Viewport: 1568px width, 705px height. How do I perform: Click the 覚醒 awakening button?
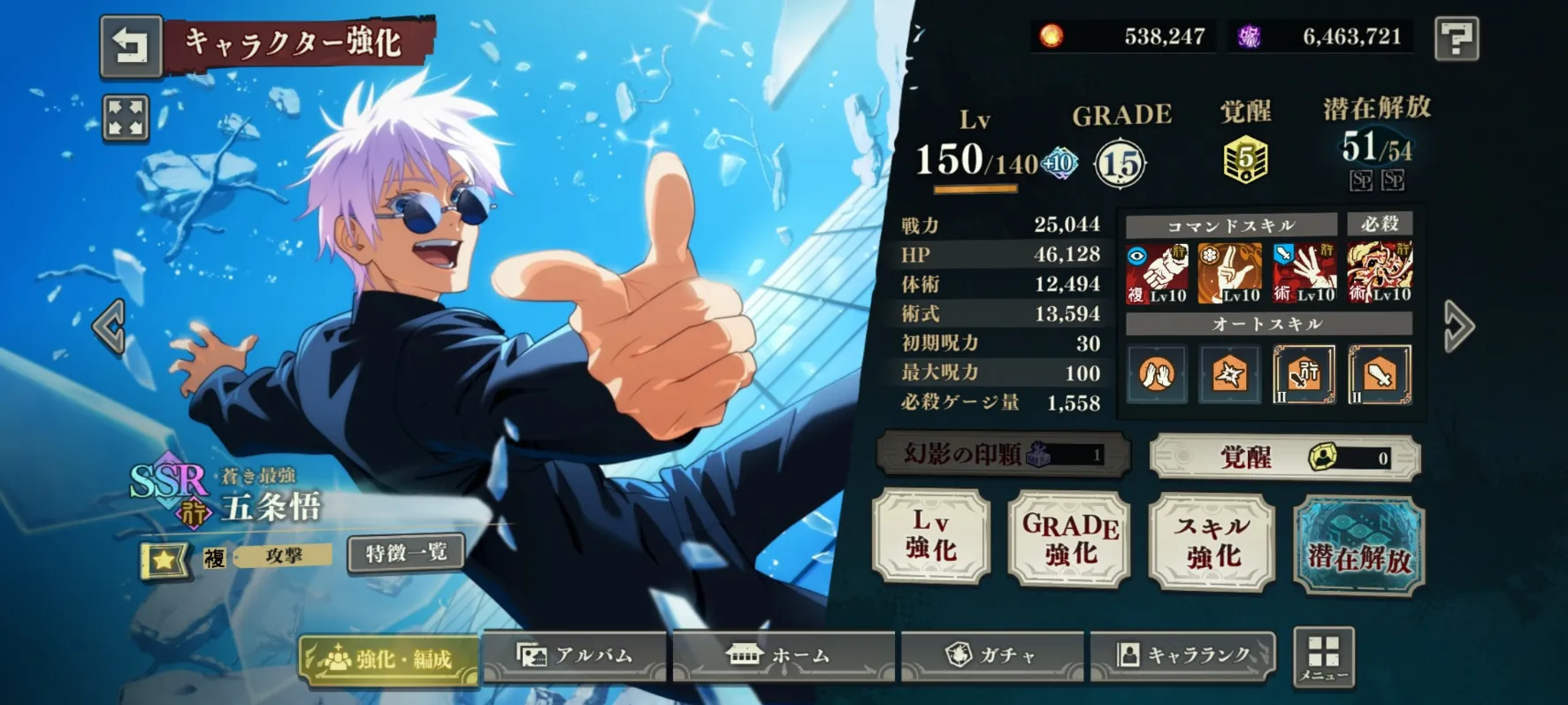[1284, 457]
